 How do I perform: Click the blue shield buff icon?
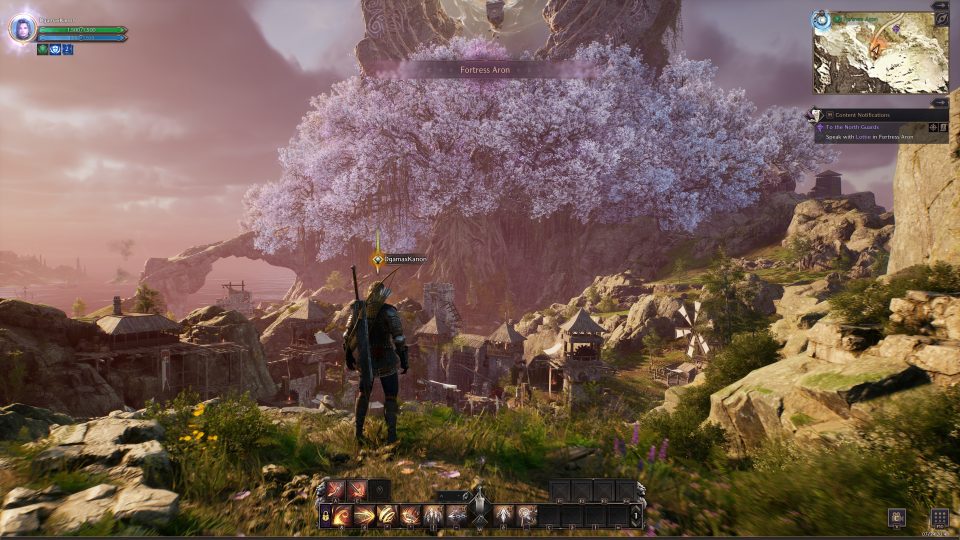pyautogui.click(x=55, y=49)
